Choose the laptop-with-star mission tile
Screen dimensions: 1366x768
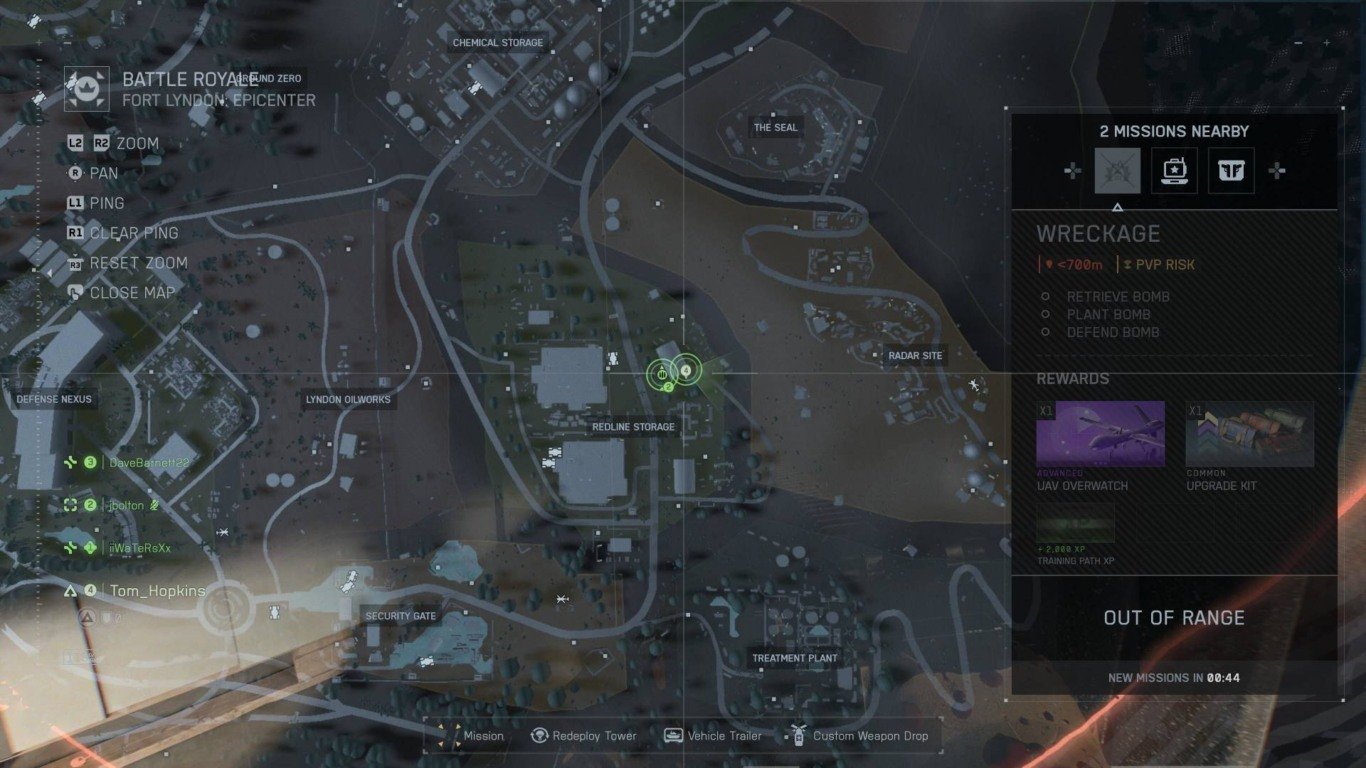click(1174, 171)
